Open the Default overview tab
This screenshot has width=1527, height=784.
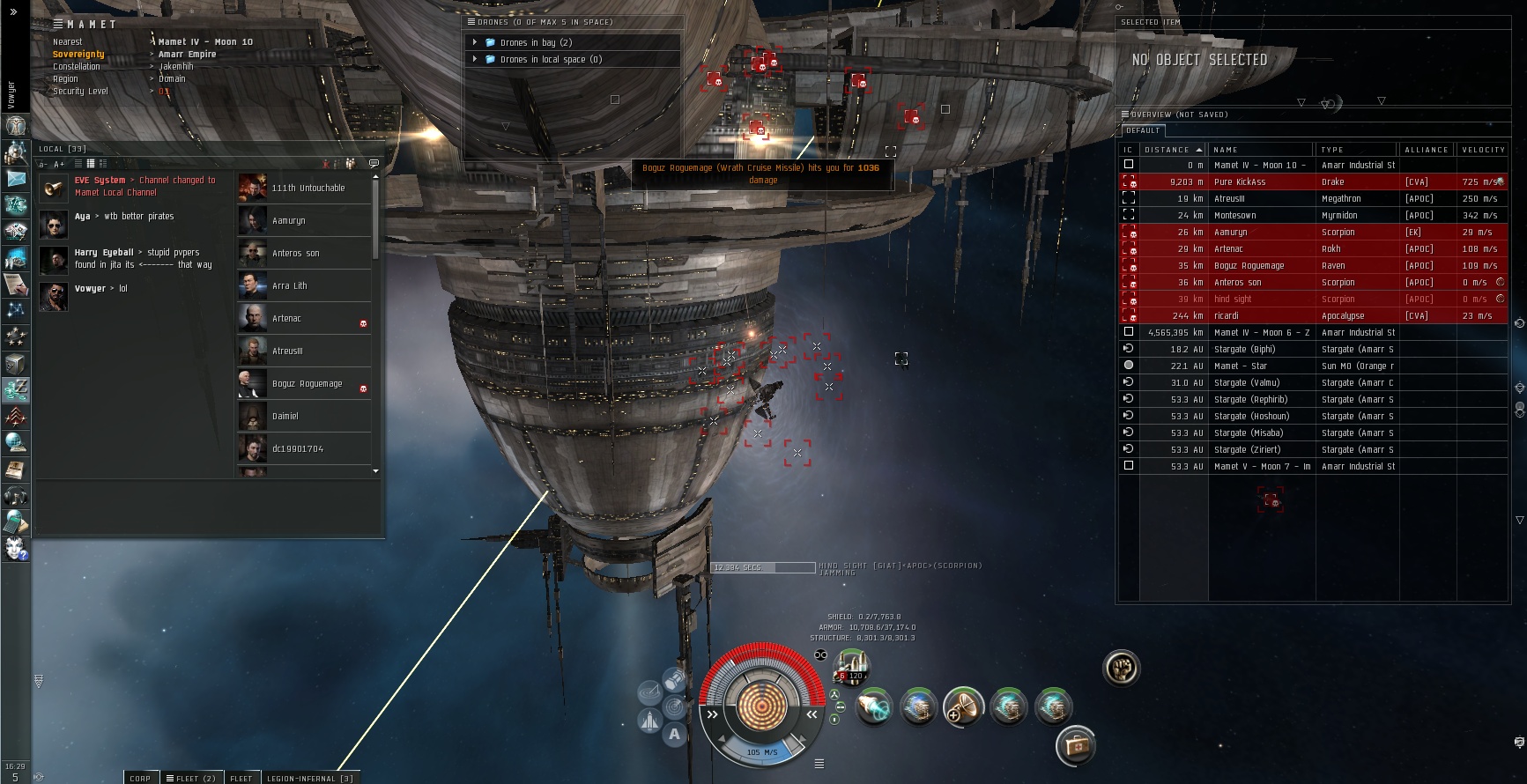1143,130
